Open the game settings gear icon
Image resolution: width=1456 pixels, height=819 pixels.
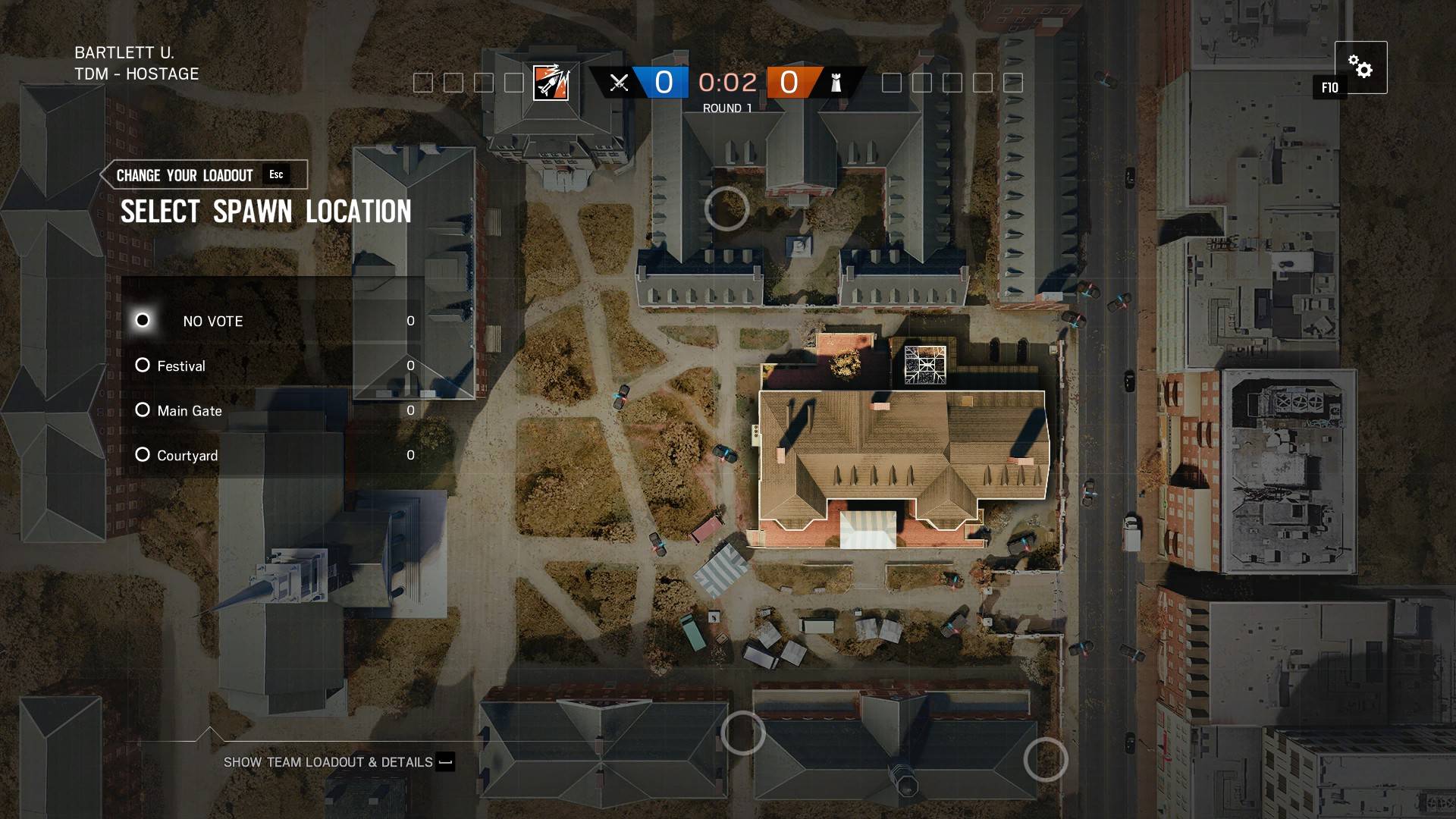point(1361,68)
